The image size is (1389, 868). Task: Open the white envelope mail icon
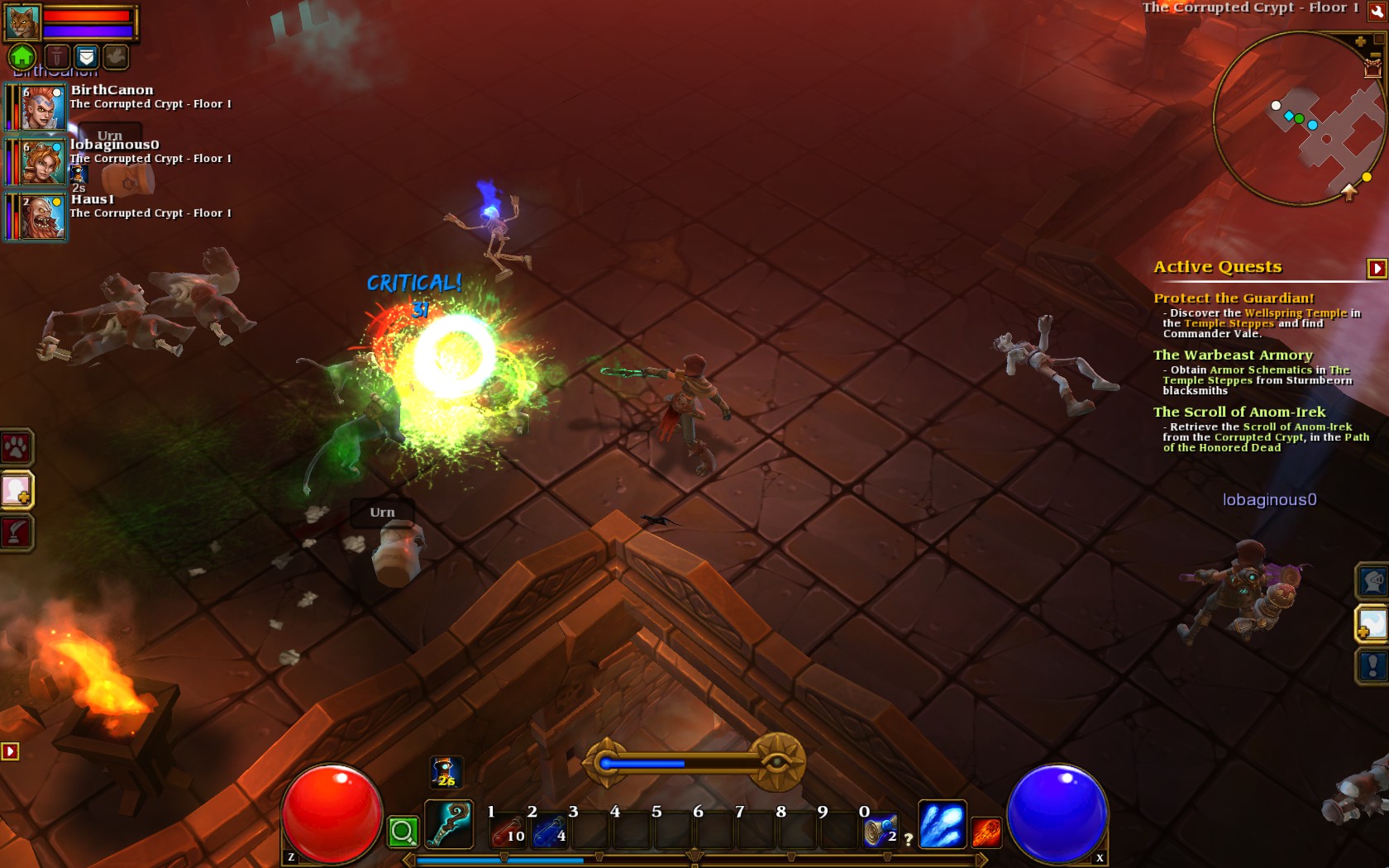(86, 56)
